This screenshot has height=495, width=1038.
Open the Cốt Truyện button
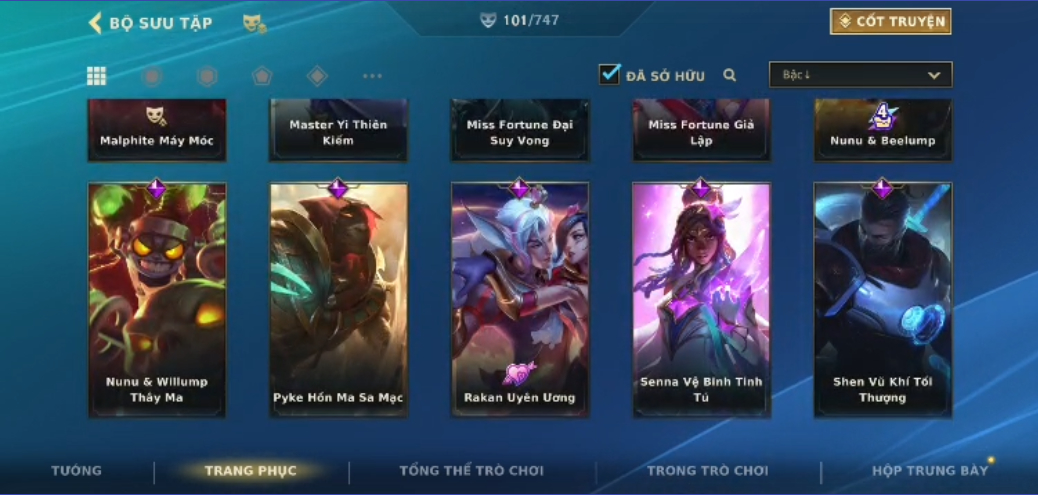tap(890, 21)
